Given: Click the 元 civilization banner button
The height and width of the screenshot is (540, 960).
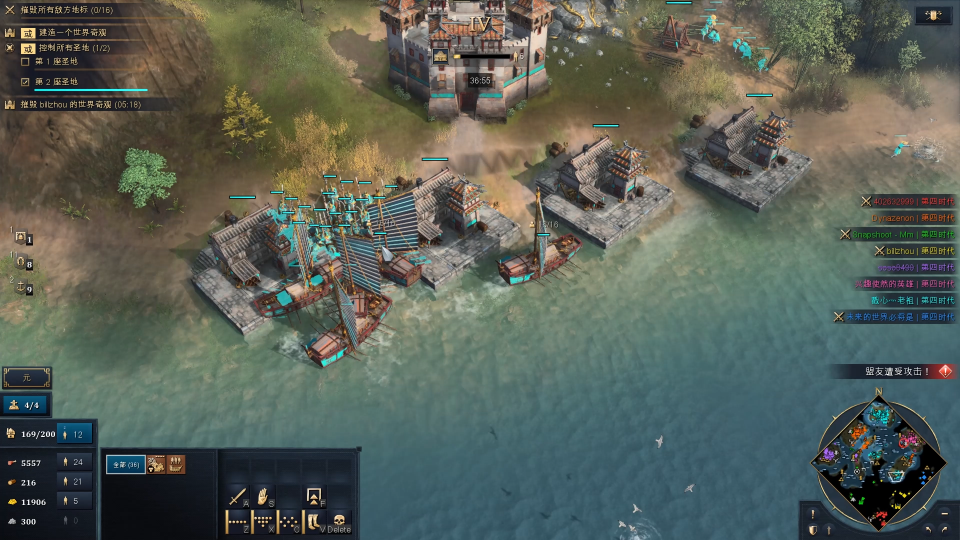Looking at the screenshot, I should click(x=26, y=378).
